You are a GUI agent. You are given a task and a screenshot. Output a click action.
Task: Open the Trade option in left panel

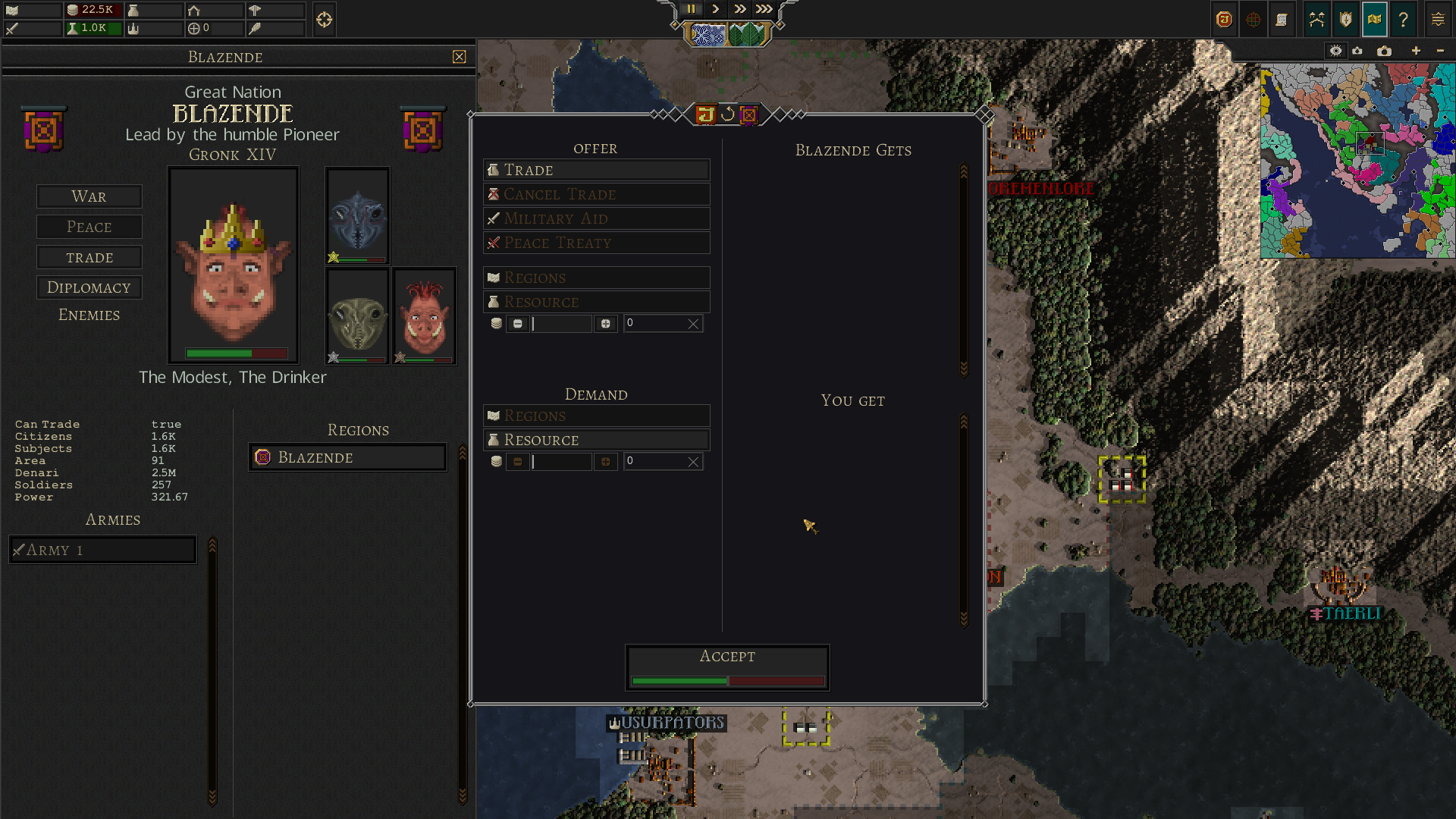(89, 258)
